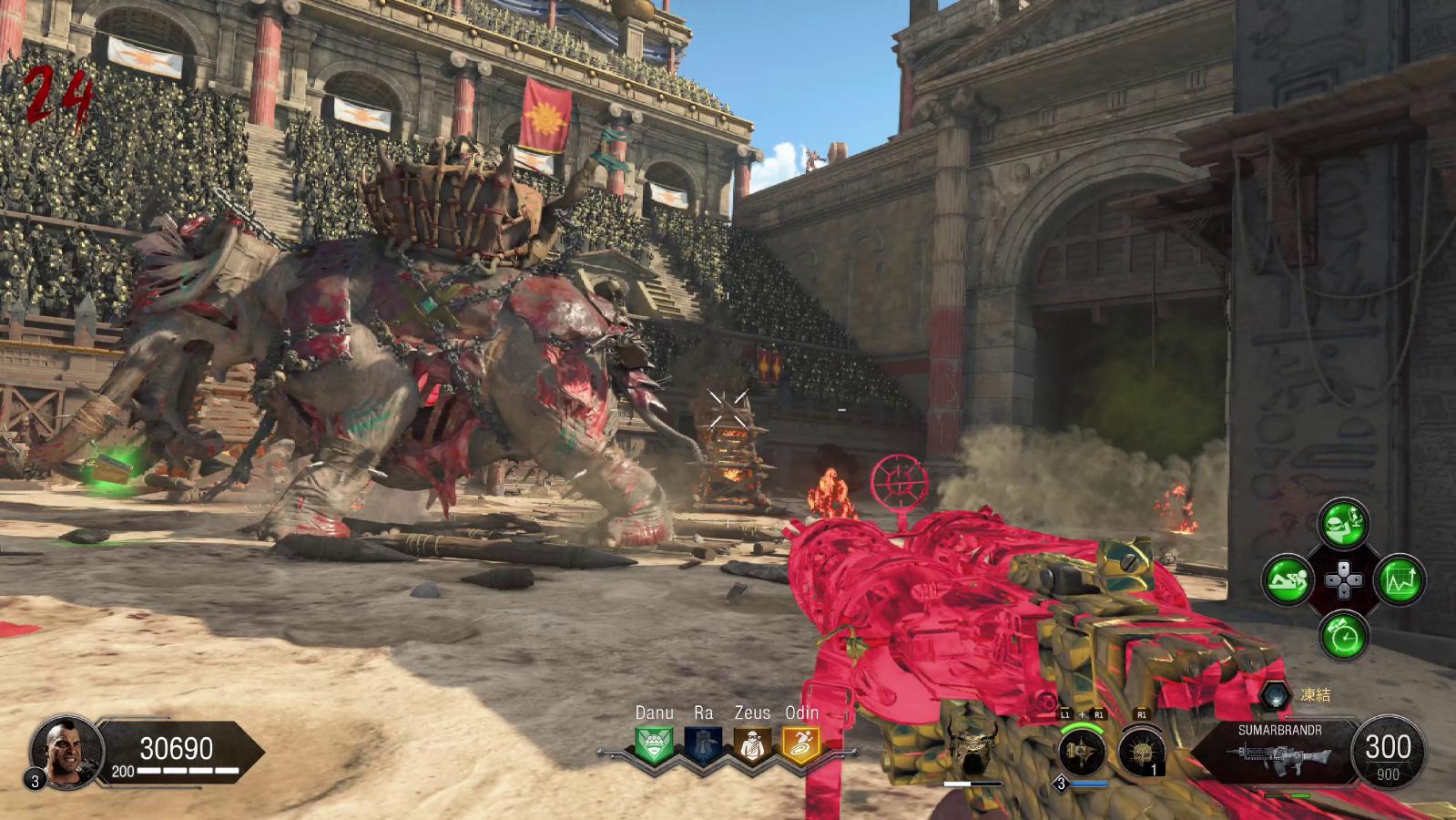The image size is (1456, 820).
Task: Select the Zeus perk icon
Action: (x=751, y=746)
